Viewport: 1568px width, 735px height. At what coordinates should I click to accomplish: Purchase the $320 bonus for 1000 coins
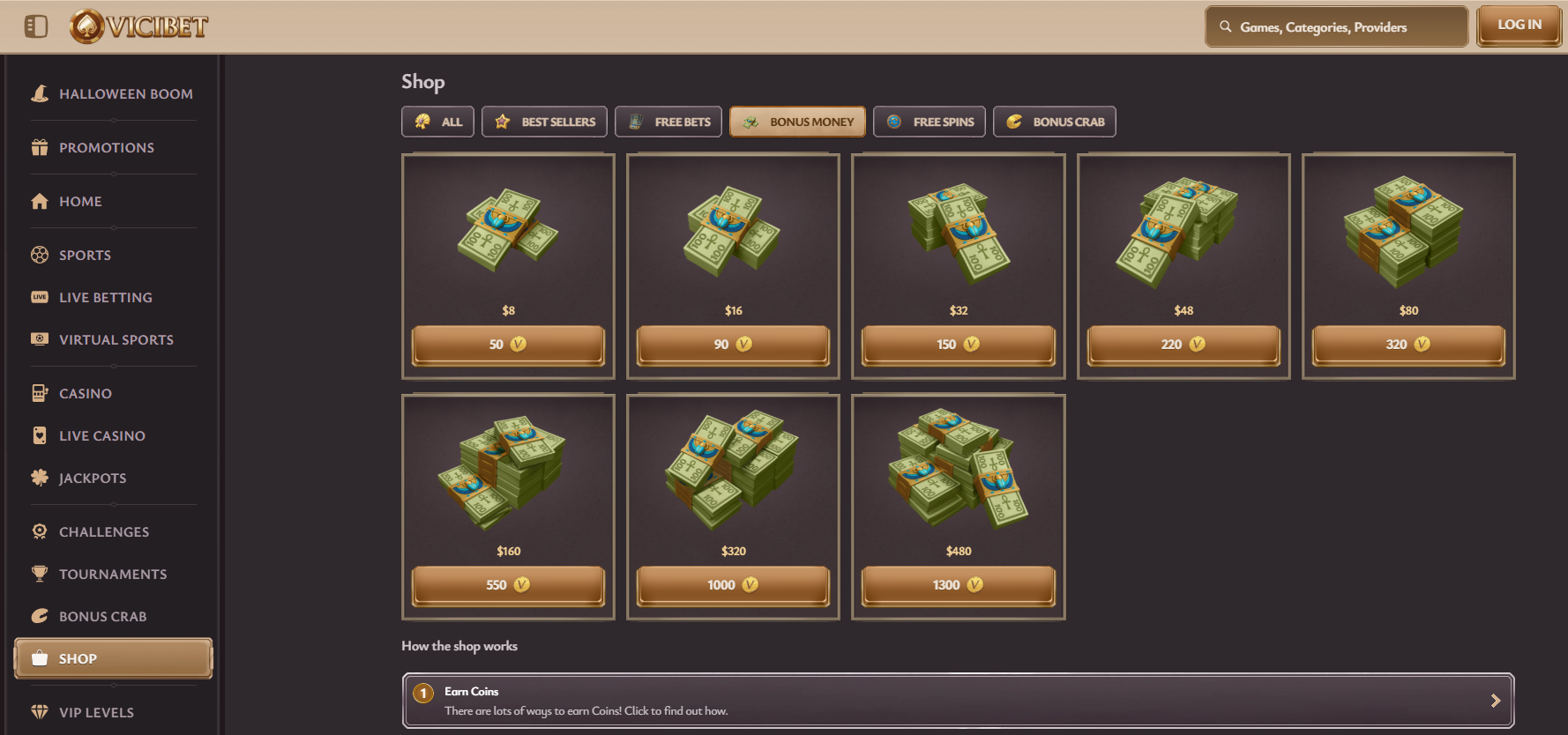point(733,585)
